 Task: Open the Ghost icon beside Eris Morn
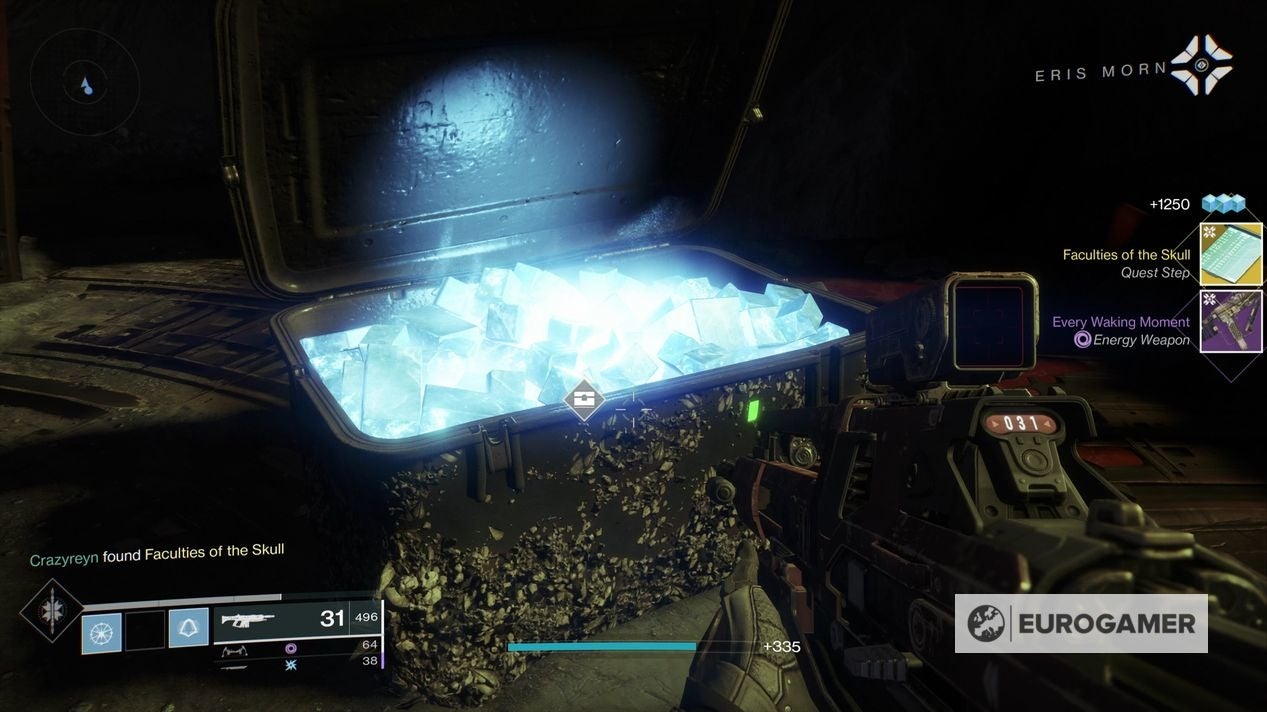click(x=1201, y=66)
